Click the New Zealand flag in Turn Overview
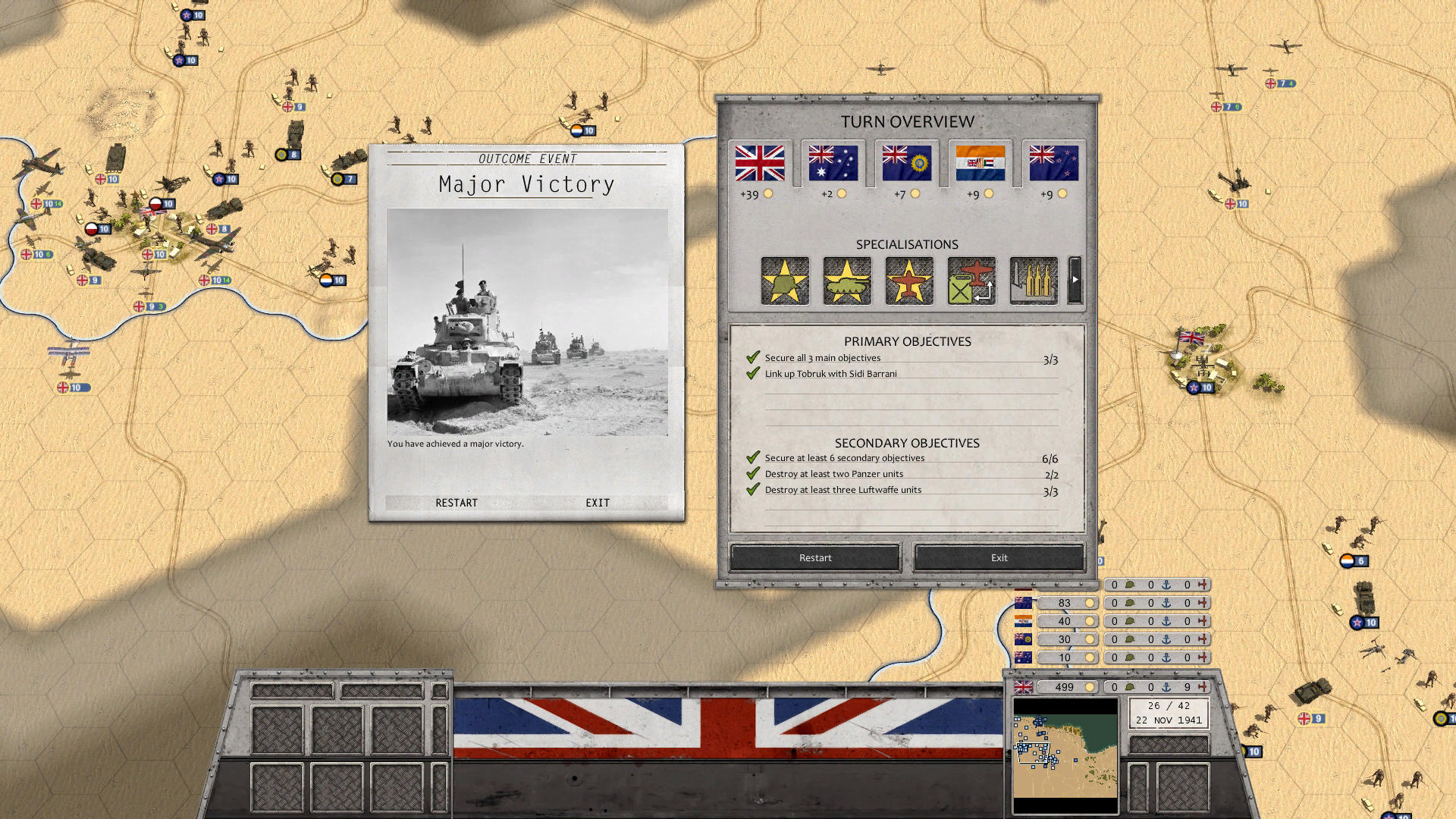1456x819 pixels. point(1053,162)
